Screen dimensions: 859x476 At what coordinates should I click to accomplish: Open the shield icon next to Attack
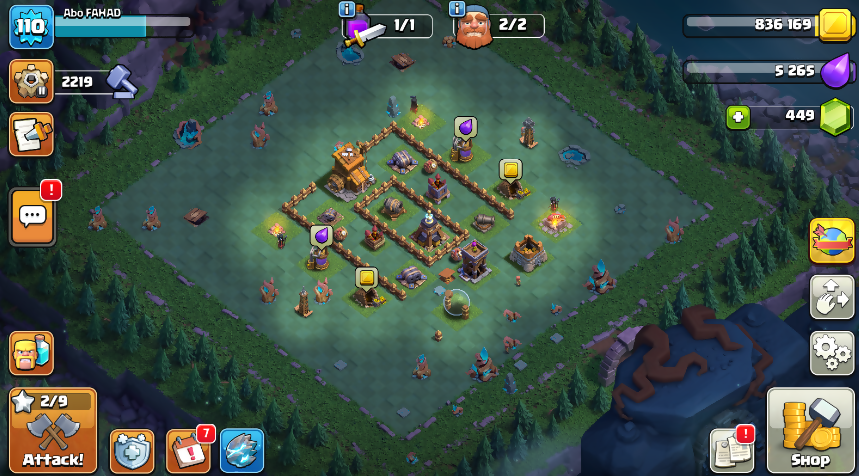pos(132,451)
